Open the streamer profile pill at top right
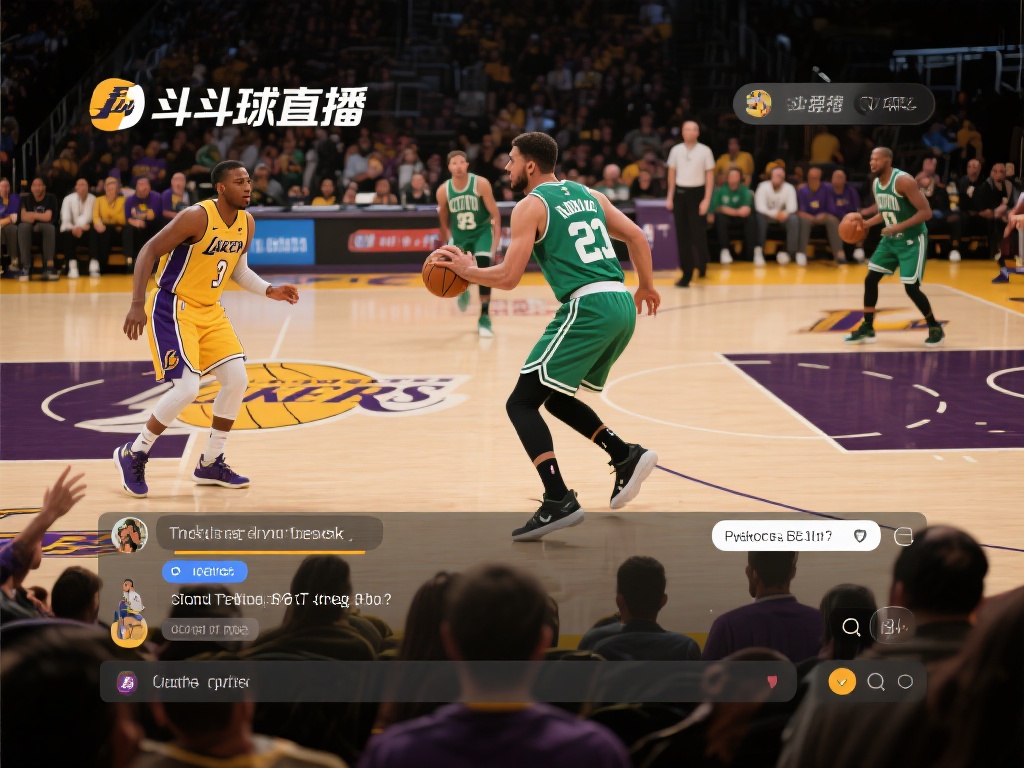Image resolution: width=1024 pixels, height=768 pixels. [833, 104]
